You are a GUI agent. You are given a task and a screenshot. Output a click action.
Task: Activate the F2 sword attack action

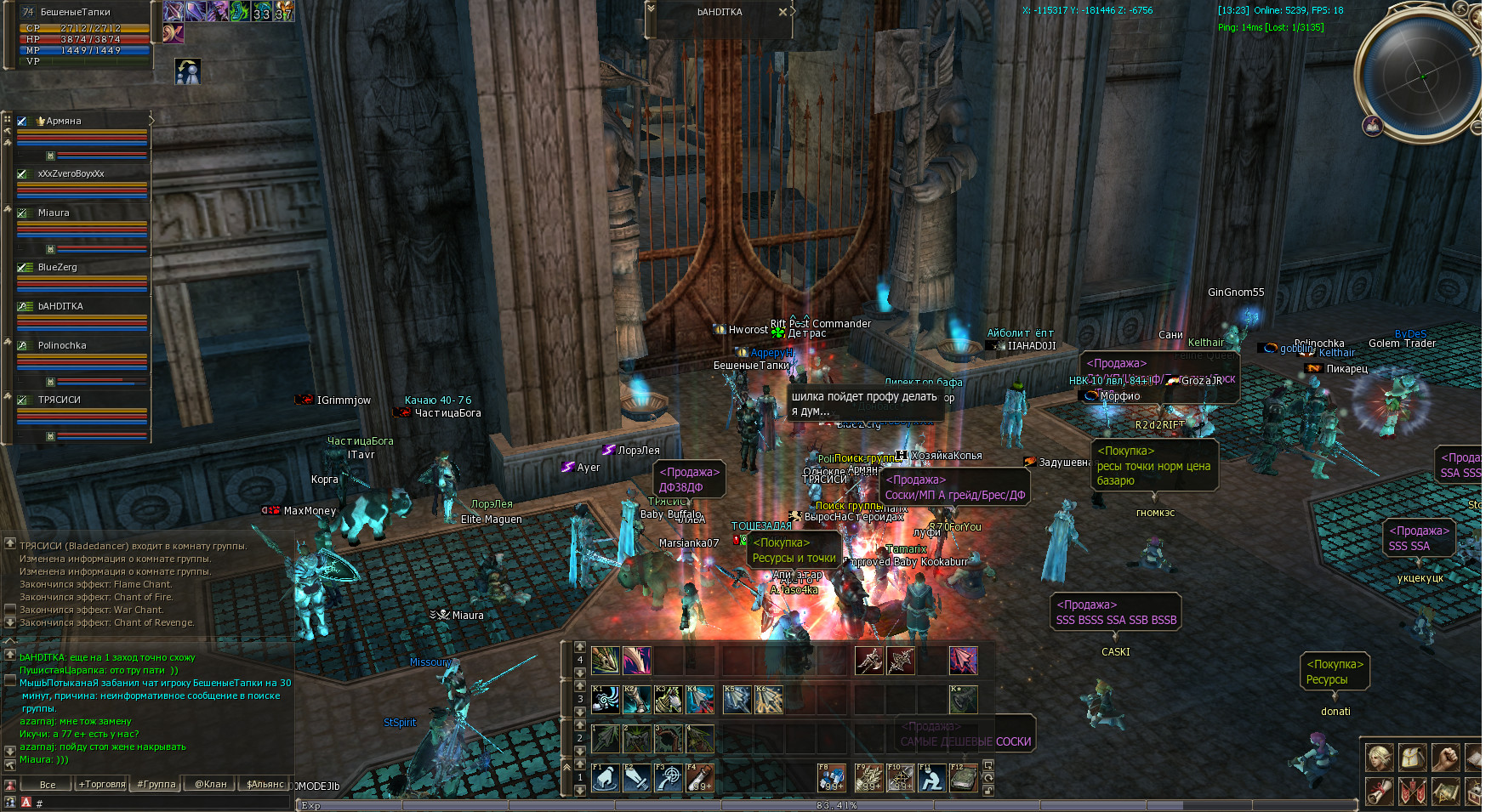pyautogui.click(x=636, y=778)
